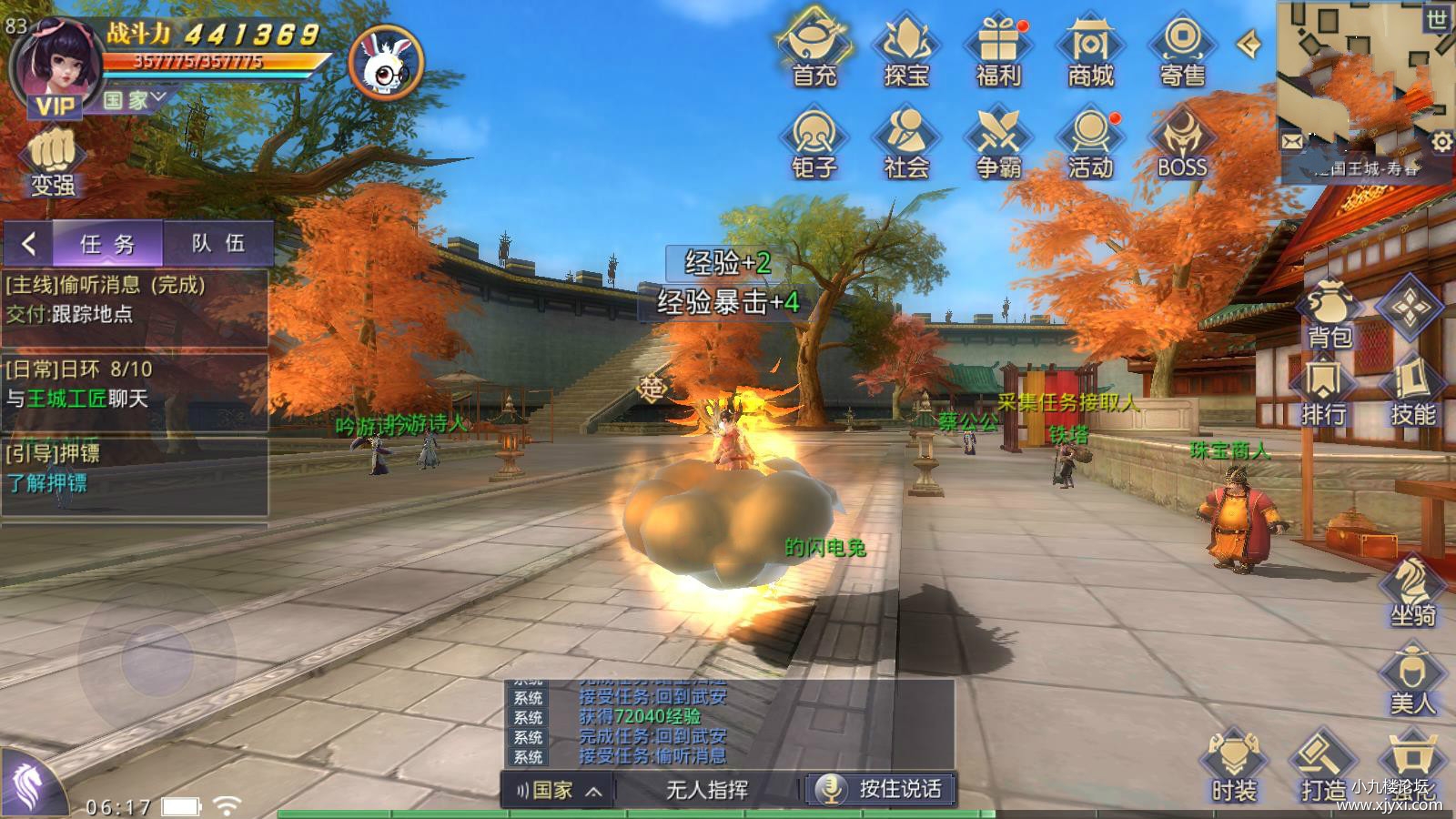Select the 偷听消息 main quest entry
Image resolution: width=1456 pixels, height=819 pixels.
coord(135,299)
